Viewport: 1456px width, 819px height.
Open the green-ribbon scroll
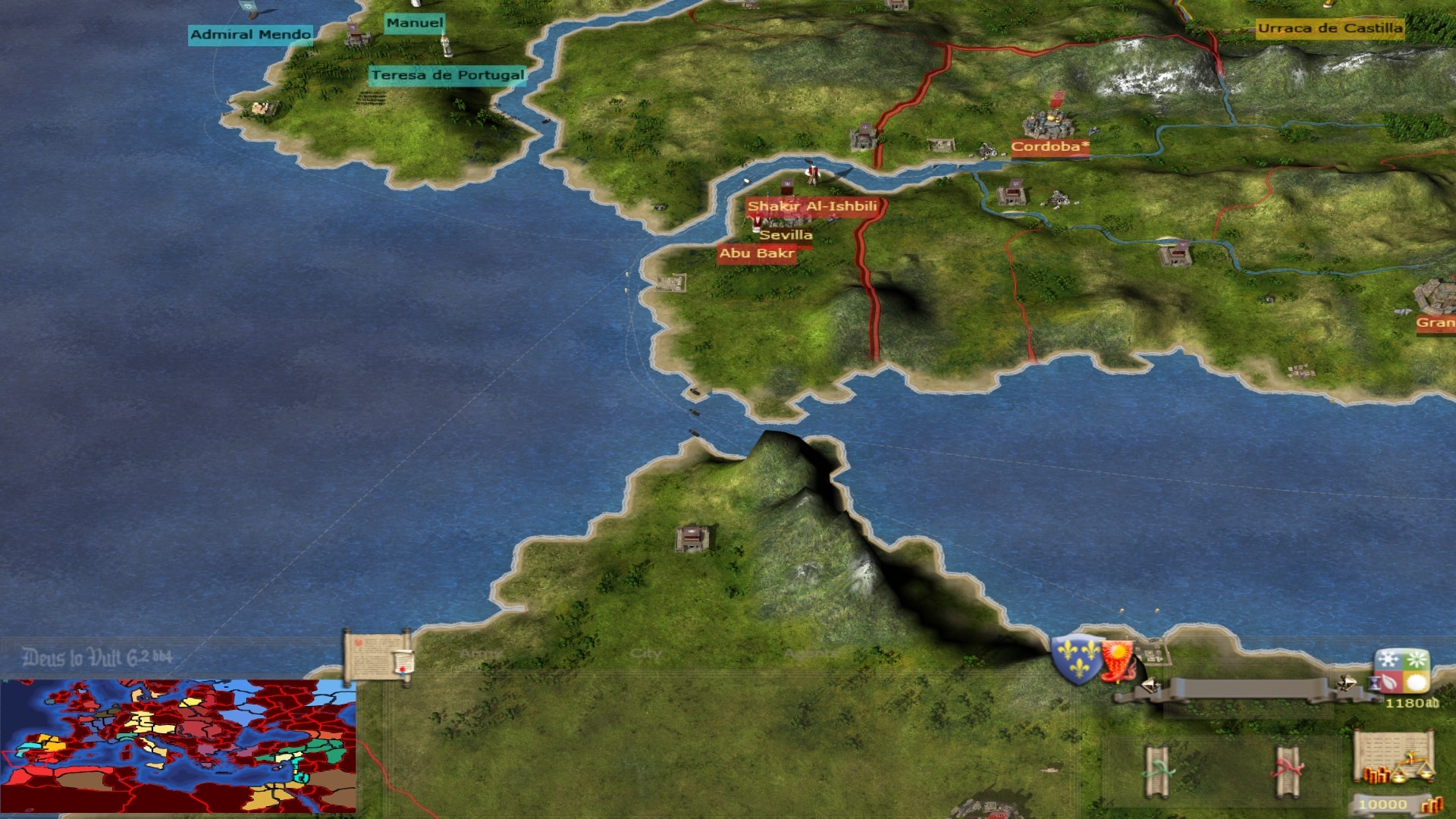(1157, 771)
